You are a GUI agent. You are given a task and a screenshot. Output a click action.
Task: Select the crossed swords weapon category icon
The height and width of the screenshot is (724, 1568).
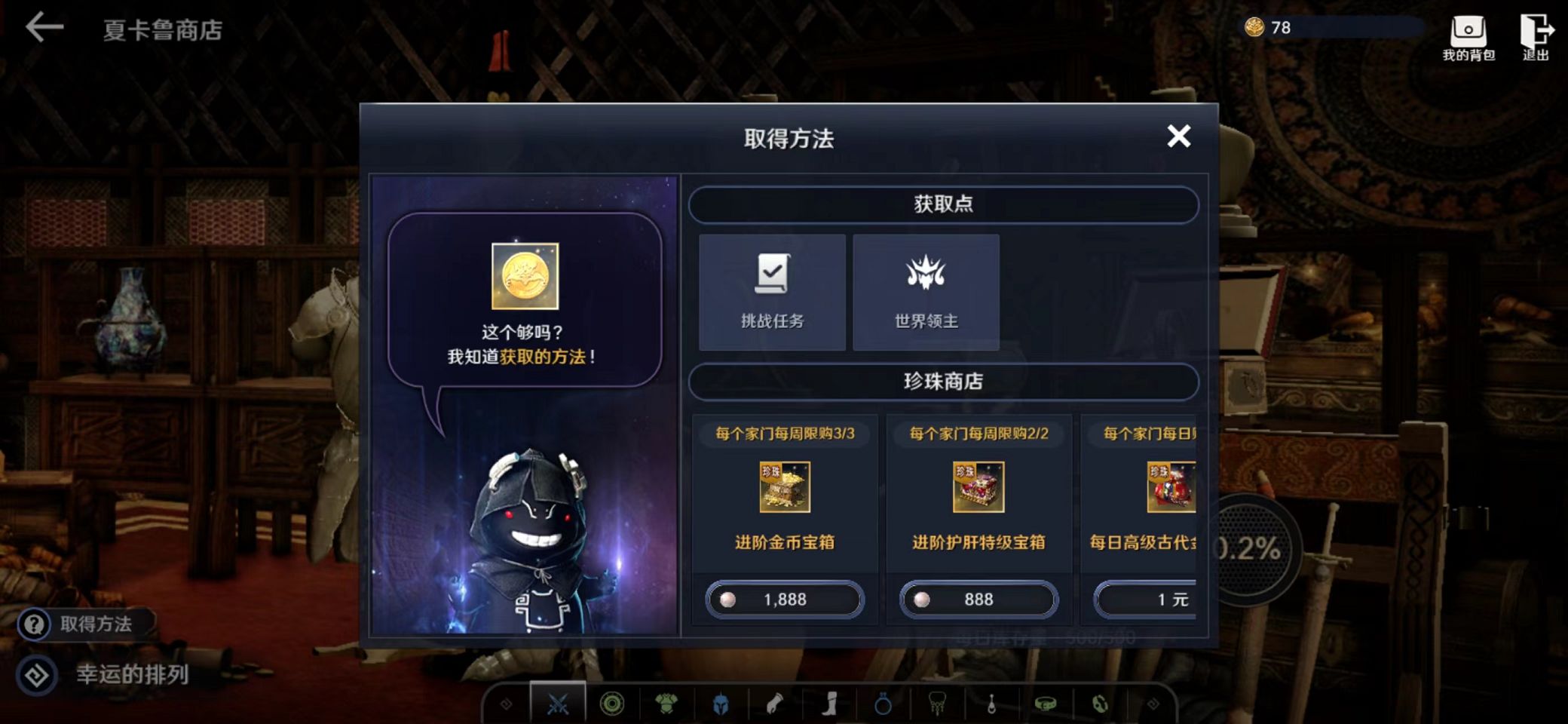(556, 705)
